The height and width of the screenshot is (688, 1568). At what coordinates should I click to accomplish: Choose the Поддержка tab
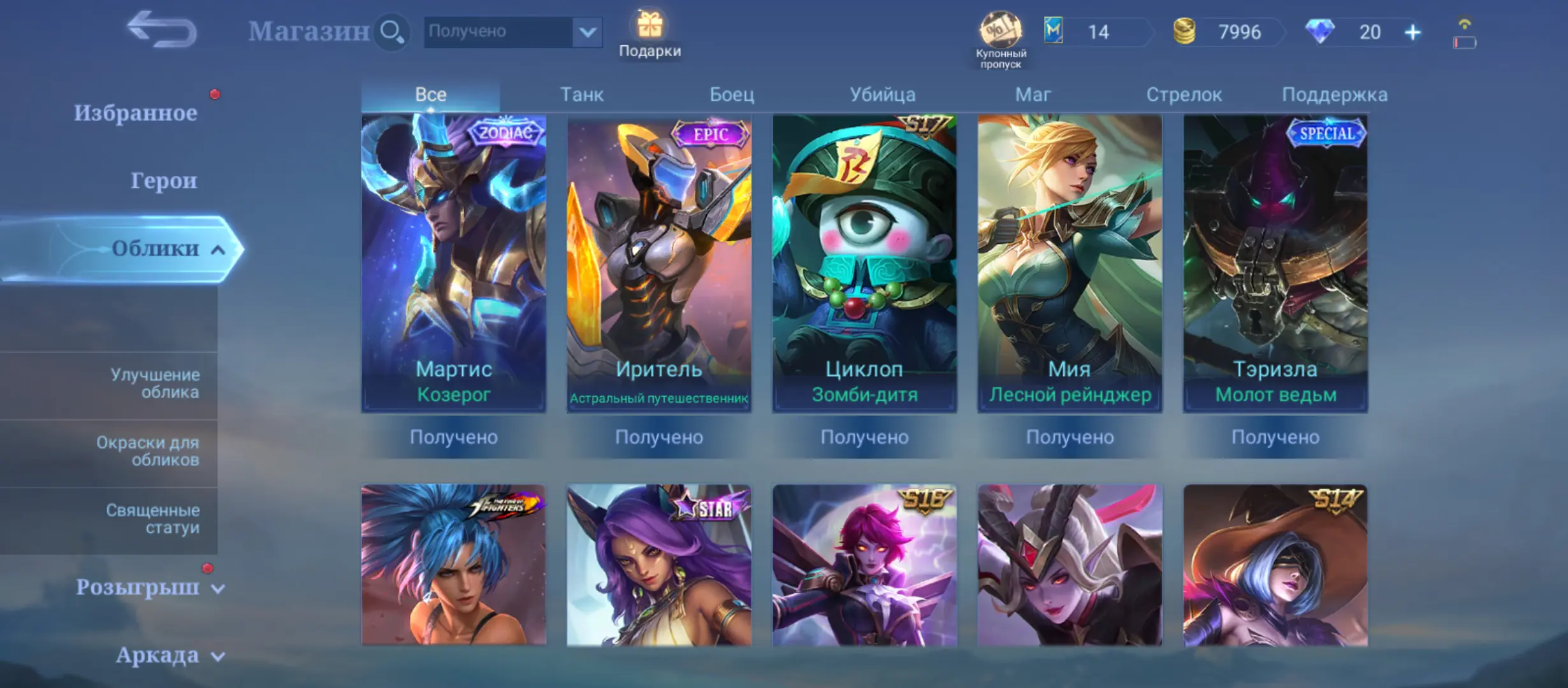(x=1334, y=95)
